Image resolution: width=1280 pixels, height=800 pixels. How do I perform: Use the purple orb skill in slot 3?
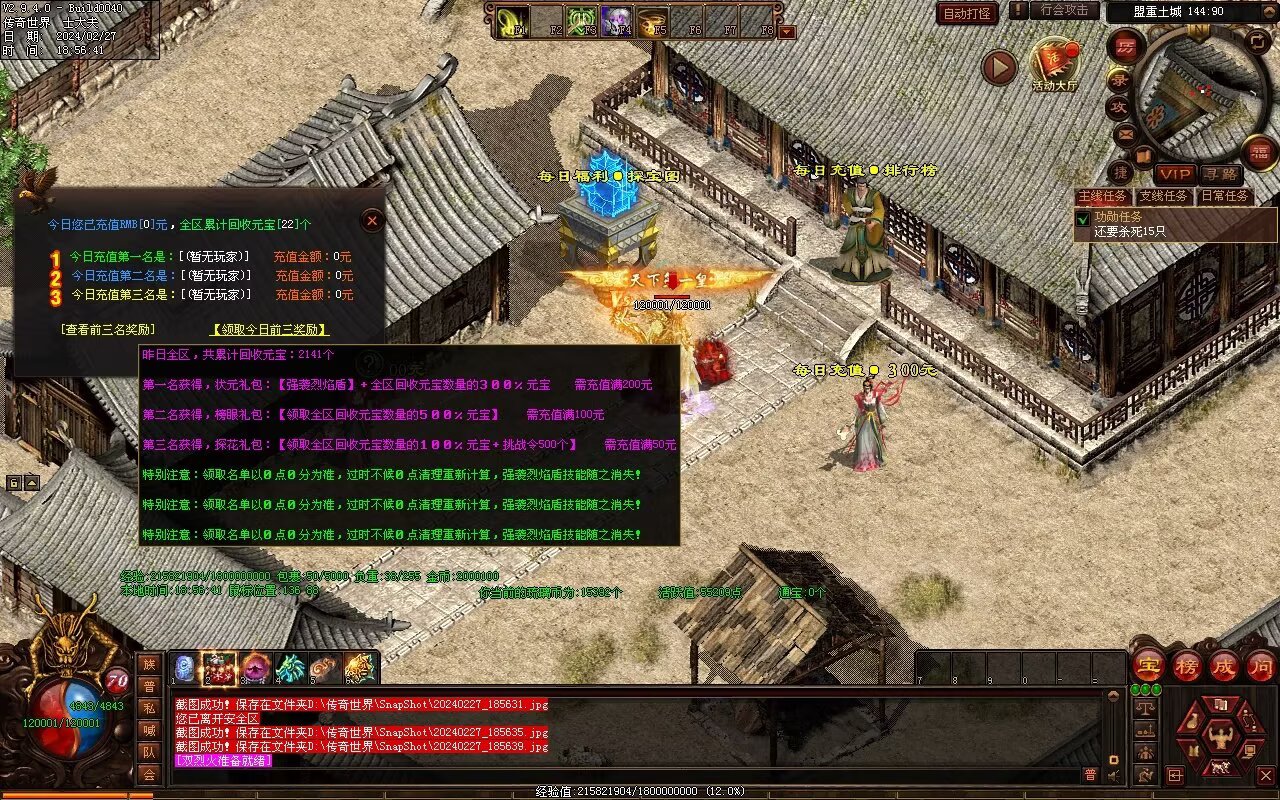pos(254,667)
